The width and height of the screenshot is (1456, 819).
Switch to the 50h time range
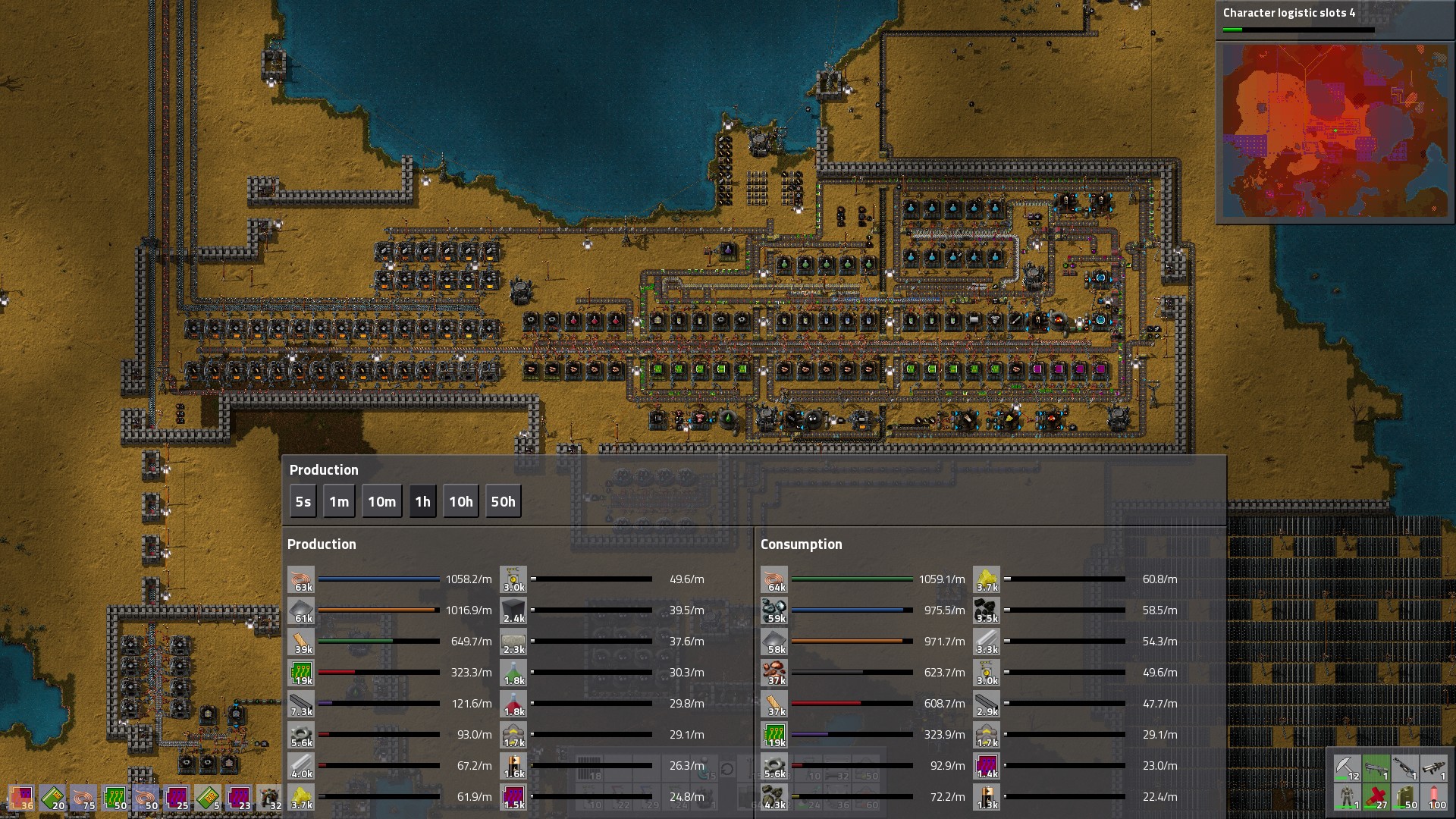click(503, 502)
